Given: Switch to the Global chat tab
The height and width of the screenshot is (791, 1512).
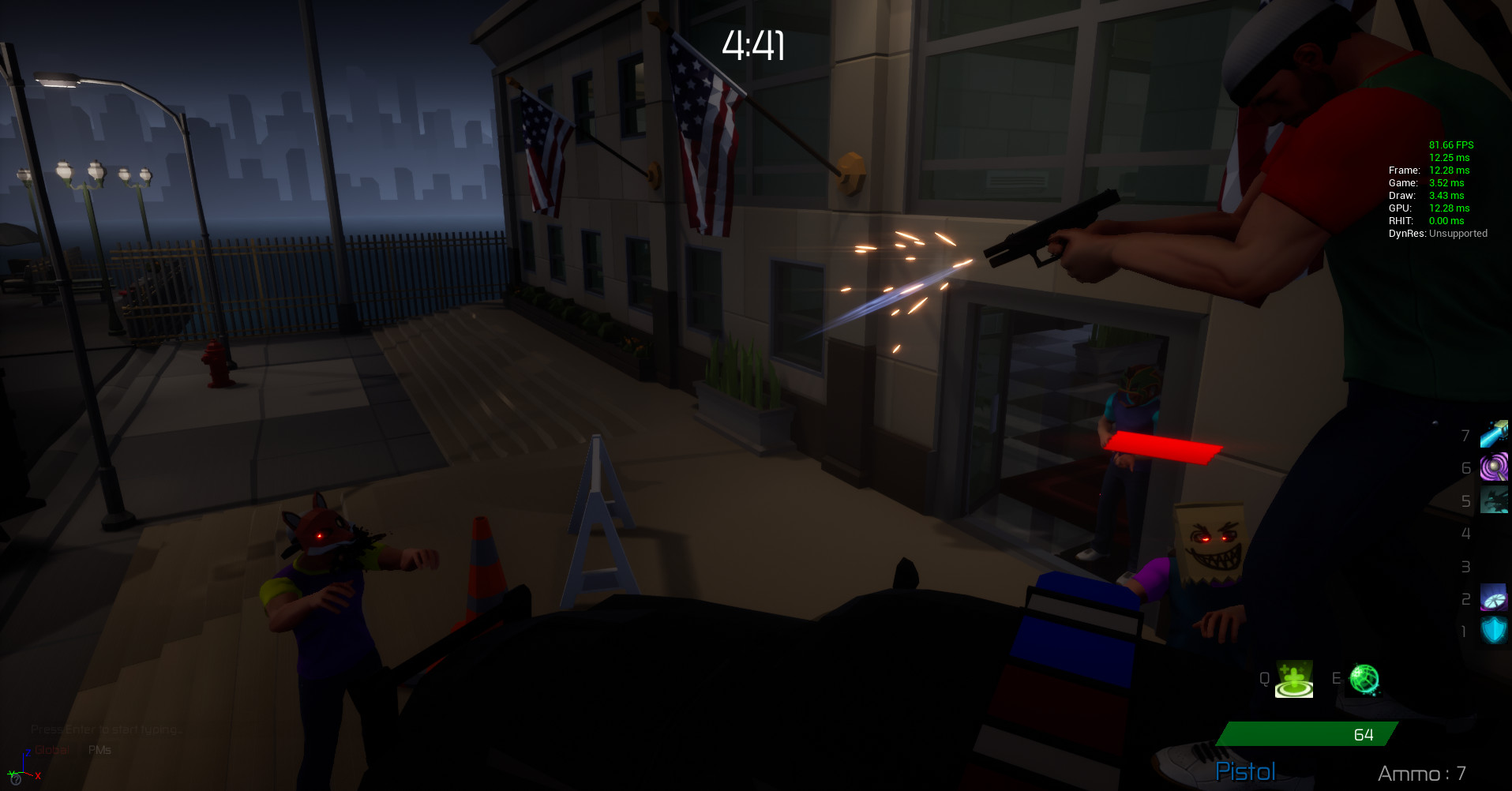Looking at the screenshot, I should click(51, 750).
